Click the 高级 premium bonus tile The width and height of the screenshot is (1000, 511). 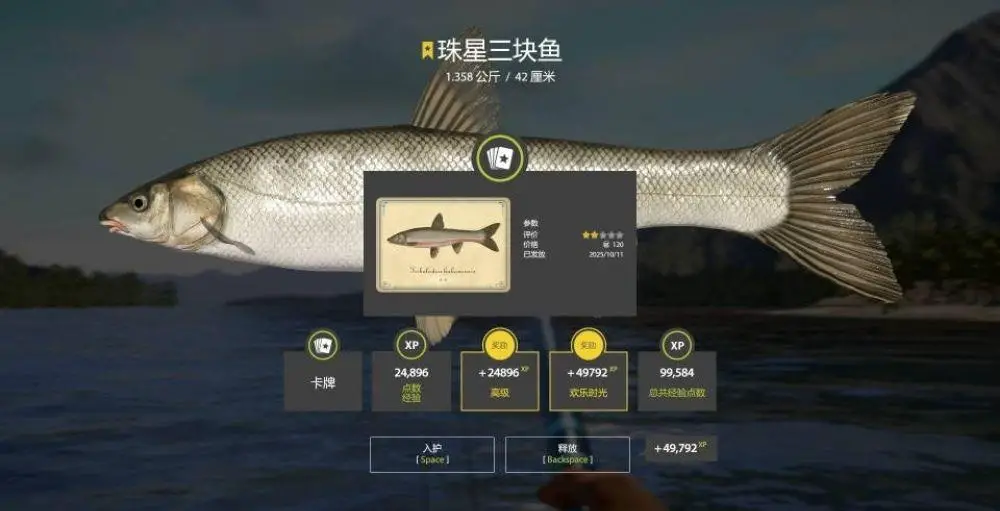pos(500,380)
